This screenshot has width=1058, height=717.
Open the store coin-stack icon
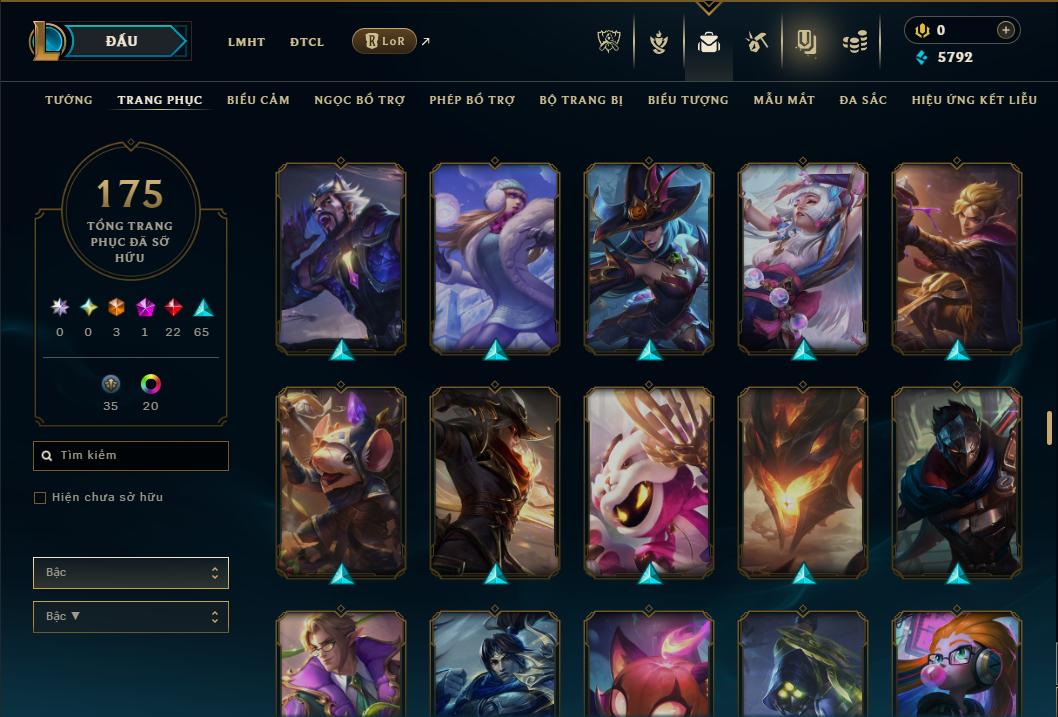click(854, 42)
